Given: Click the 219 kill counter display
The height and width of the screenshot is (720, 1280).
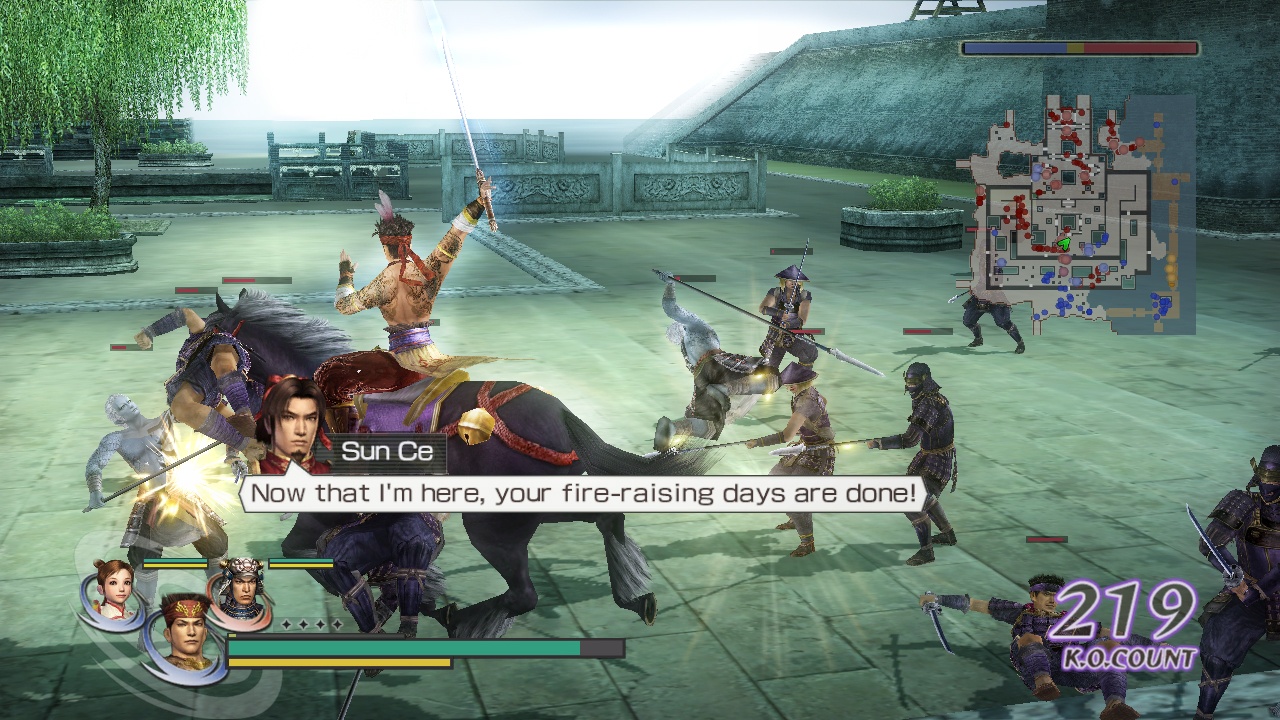Looking at the screenshot, I should 1125,610.
